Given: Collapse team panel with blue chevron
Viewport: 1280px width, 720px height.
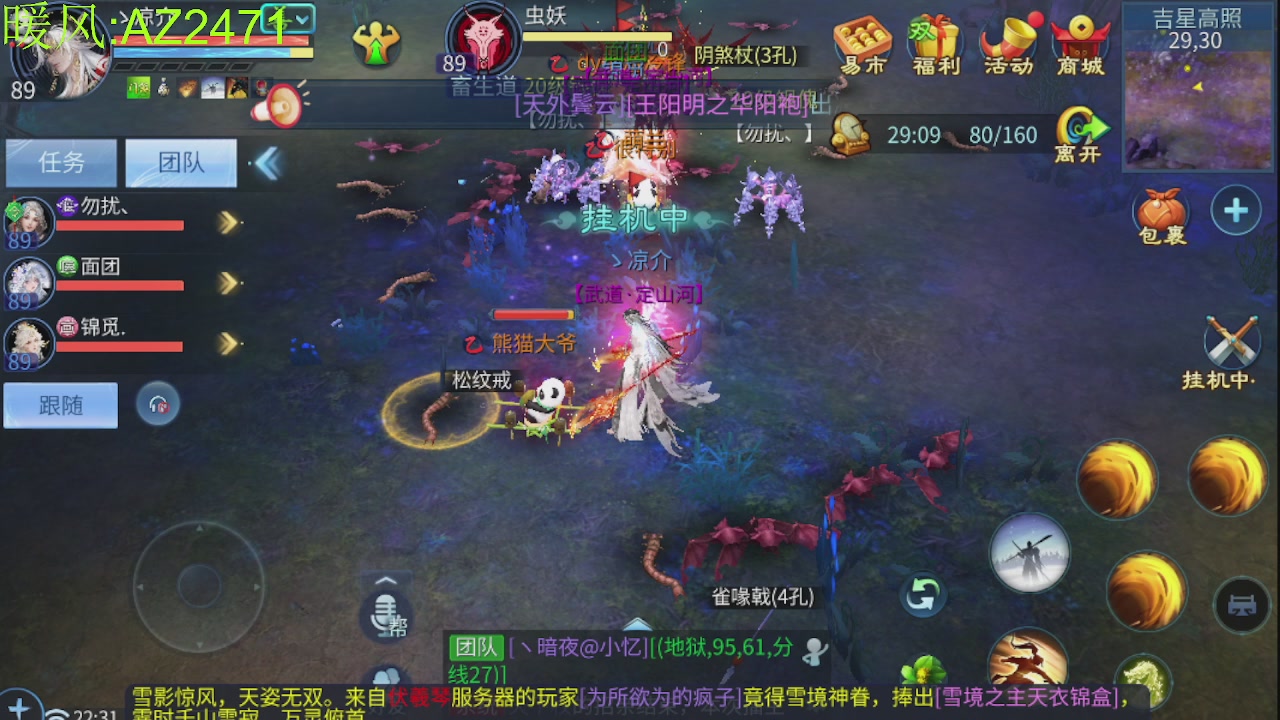Looking at the screenshot, I should click(266, 163).
